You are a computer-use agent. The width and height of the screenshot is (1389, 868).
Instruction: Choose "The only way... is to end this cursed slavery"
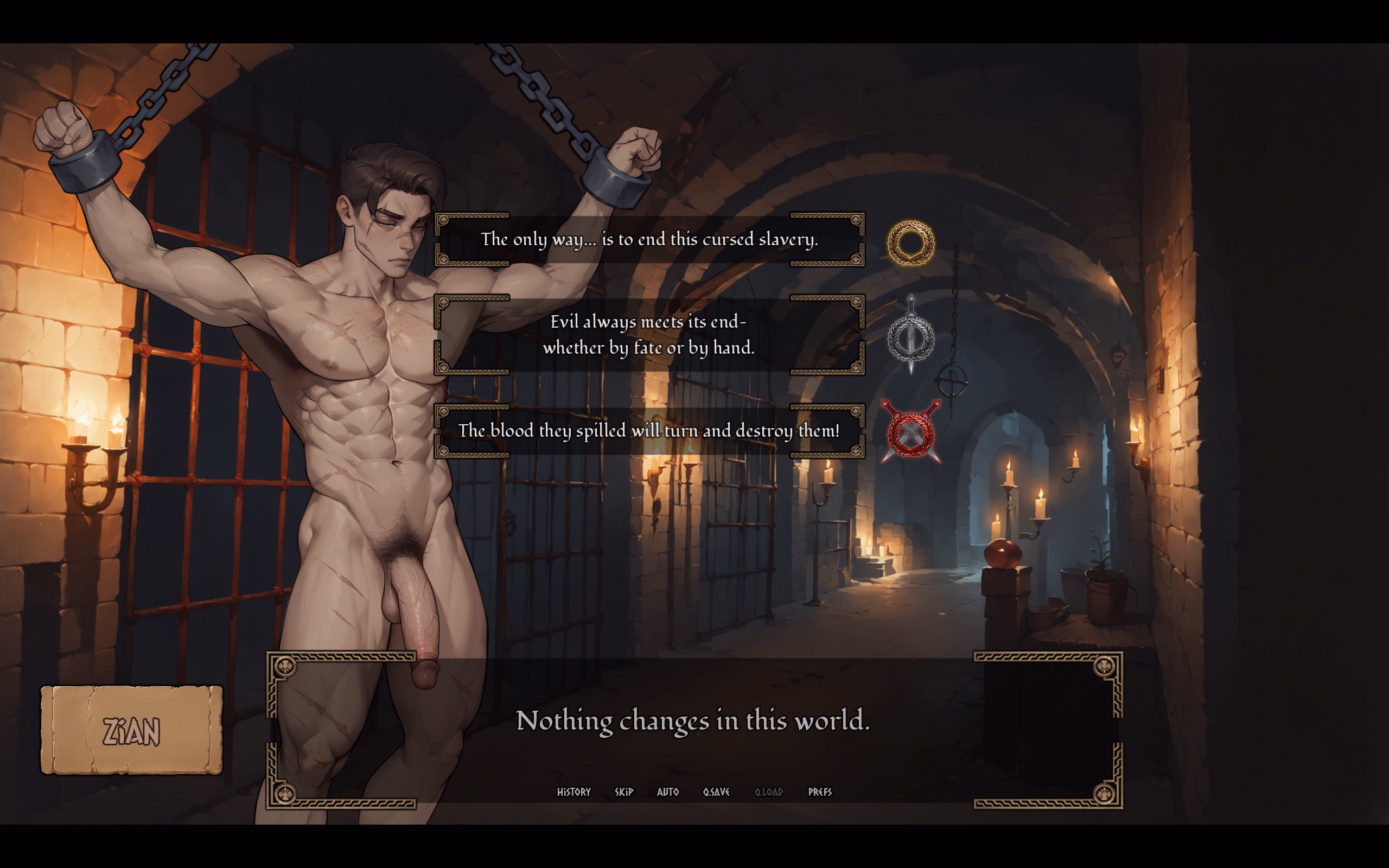(x=649, y=239)
